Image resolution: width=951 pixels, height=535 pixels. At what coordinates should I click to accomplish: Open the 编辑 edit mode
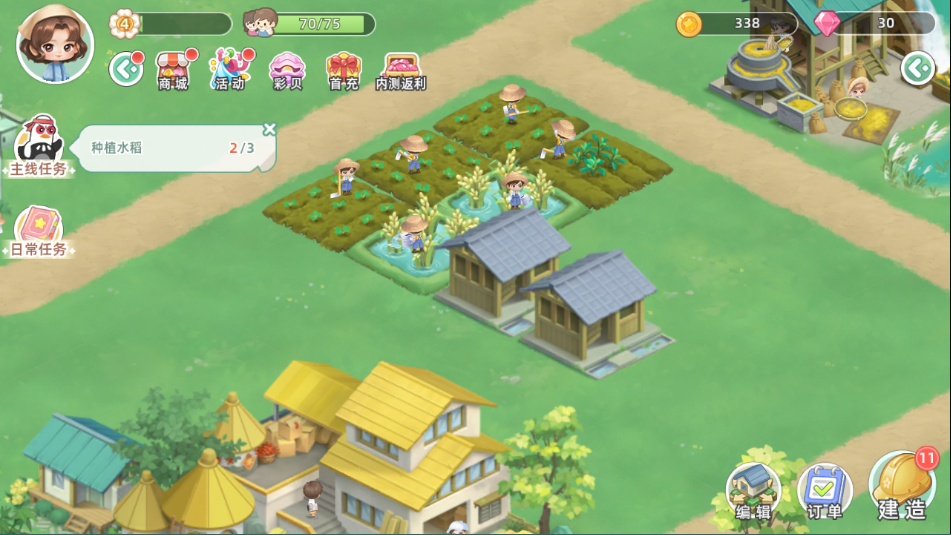click(x=753, y=491)
